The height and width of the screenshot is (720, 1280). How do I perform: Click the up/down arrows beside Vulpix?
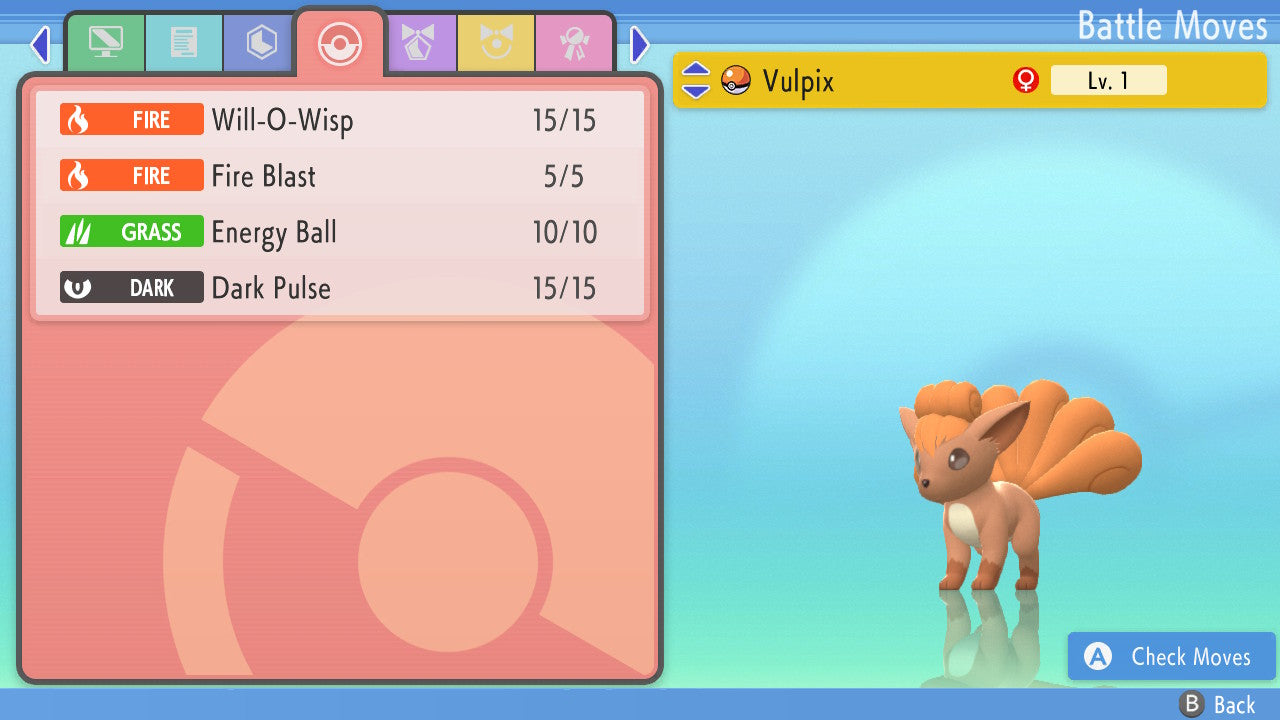click(x=697, y=80)
